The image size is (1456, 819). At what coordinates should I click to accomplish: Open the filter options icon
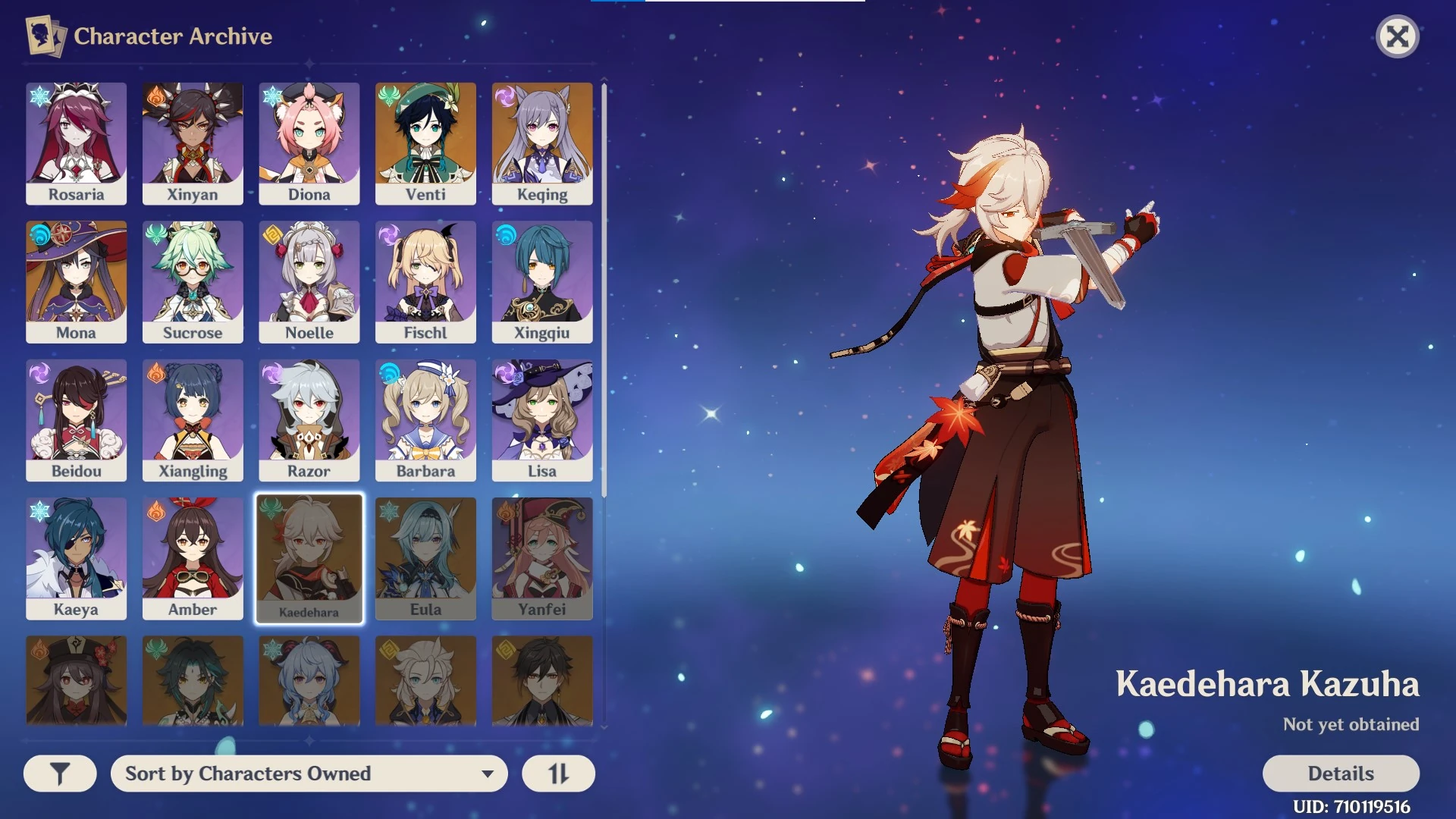(x=60, y=773)
